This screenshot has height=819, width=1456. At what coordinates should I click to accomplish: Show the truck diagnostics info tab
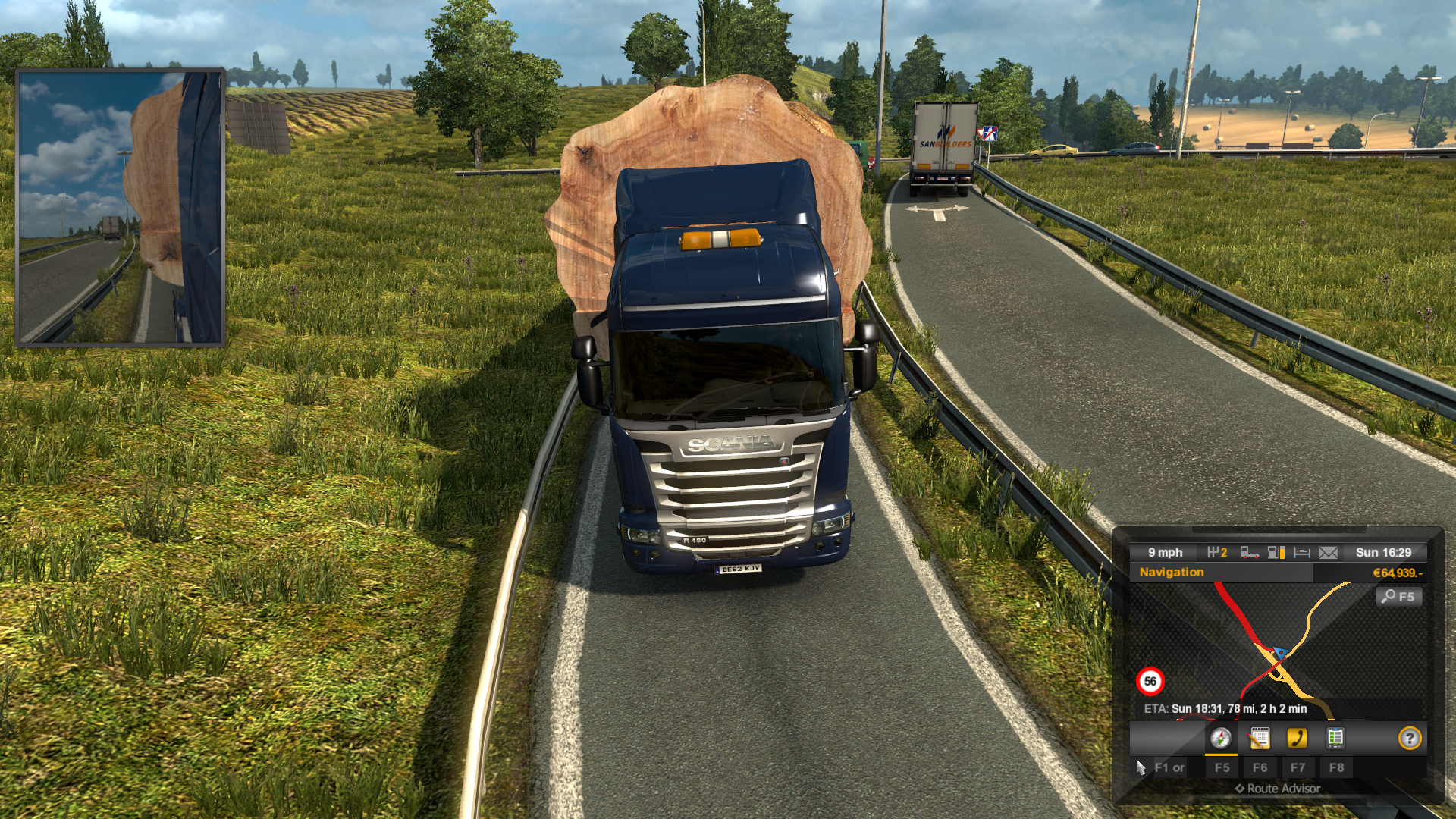pos(1335,738)
